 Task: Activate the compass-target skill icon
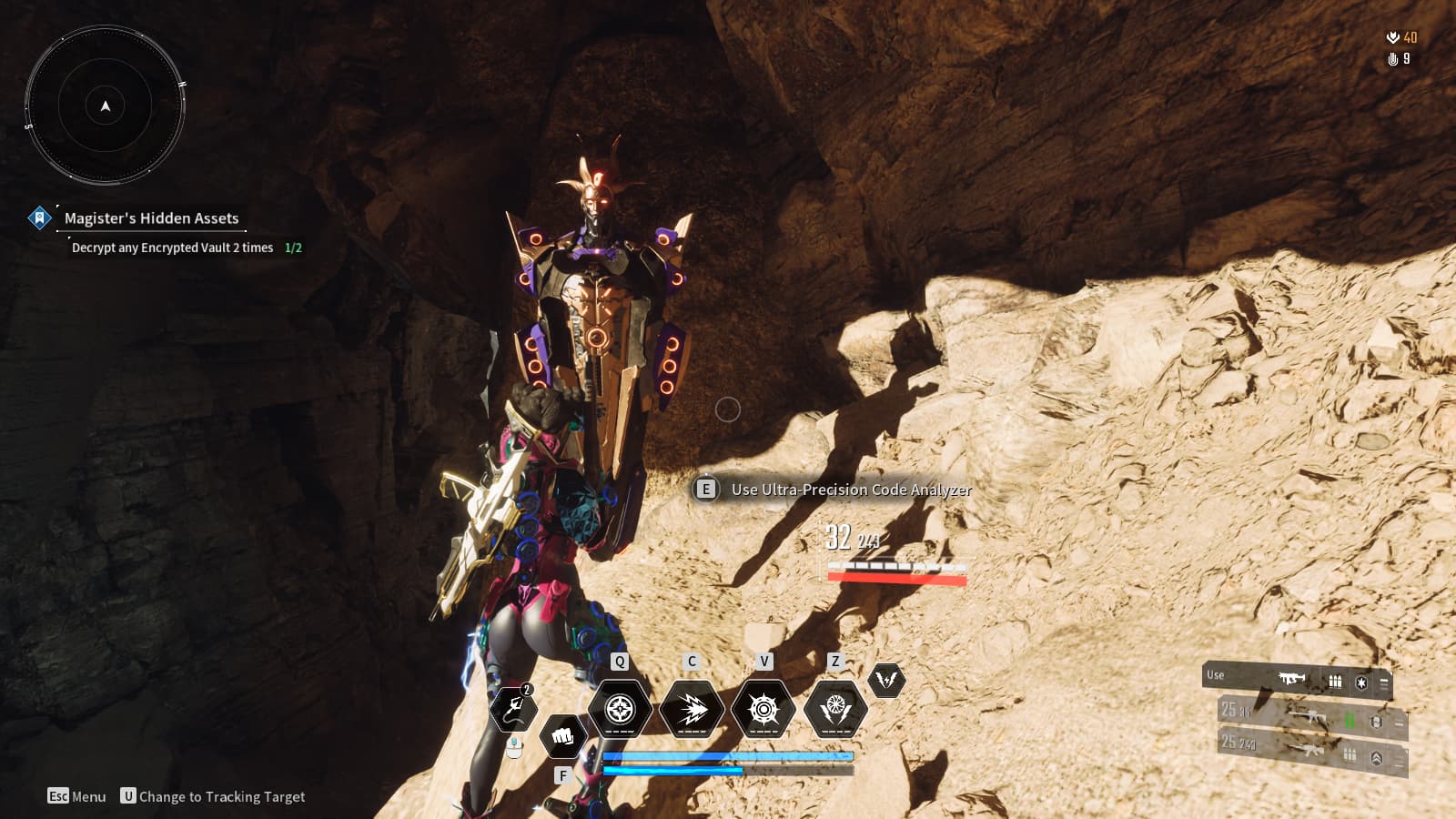click(x=620, y=709)
